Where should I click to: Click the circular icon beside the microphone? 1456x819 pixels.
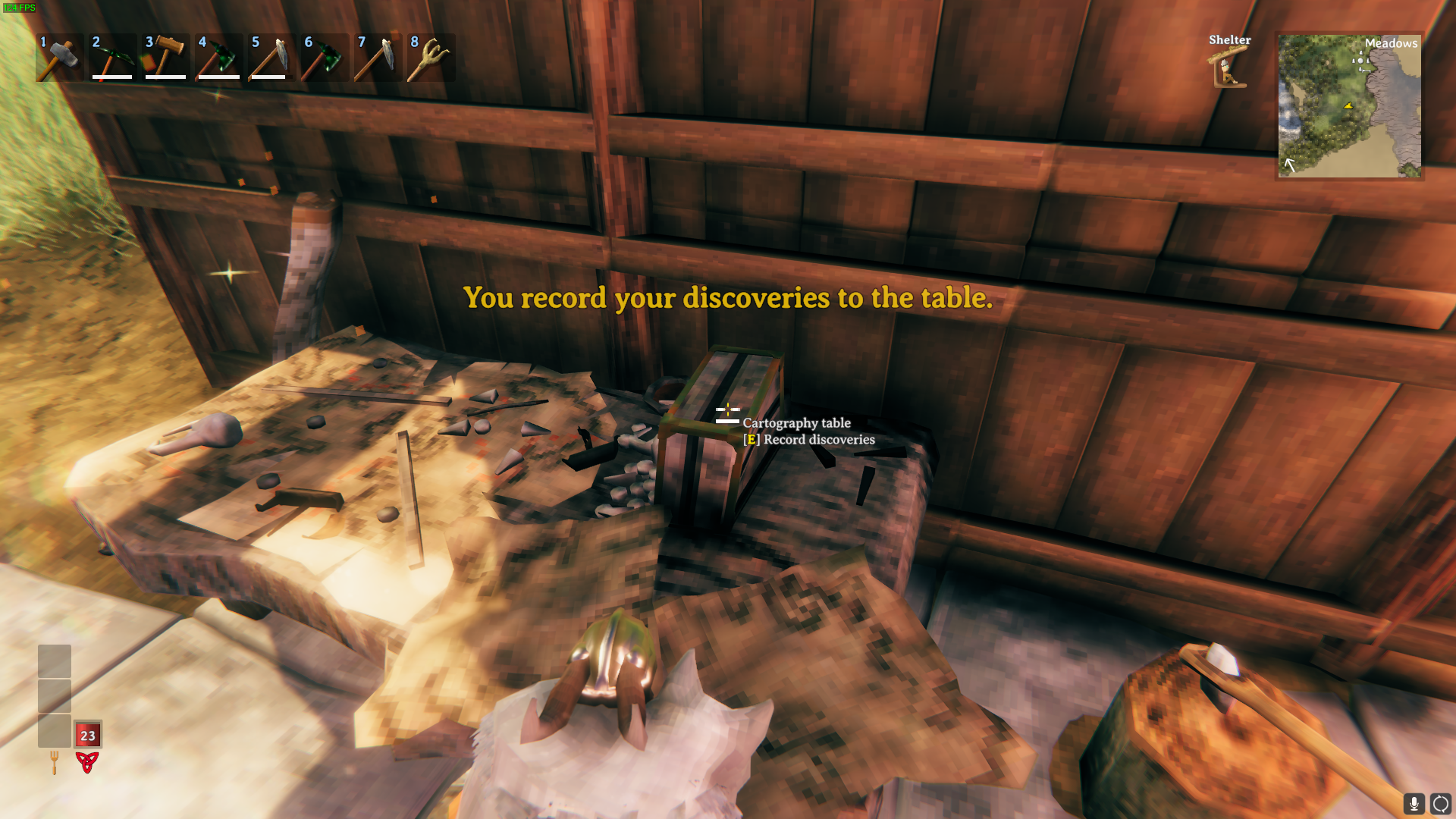click(1440, 803)
